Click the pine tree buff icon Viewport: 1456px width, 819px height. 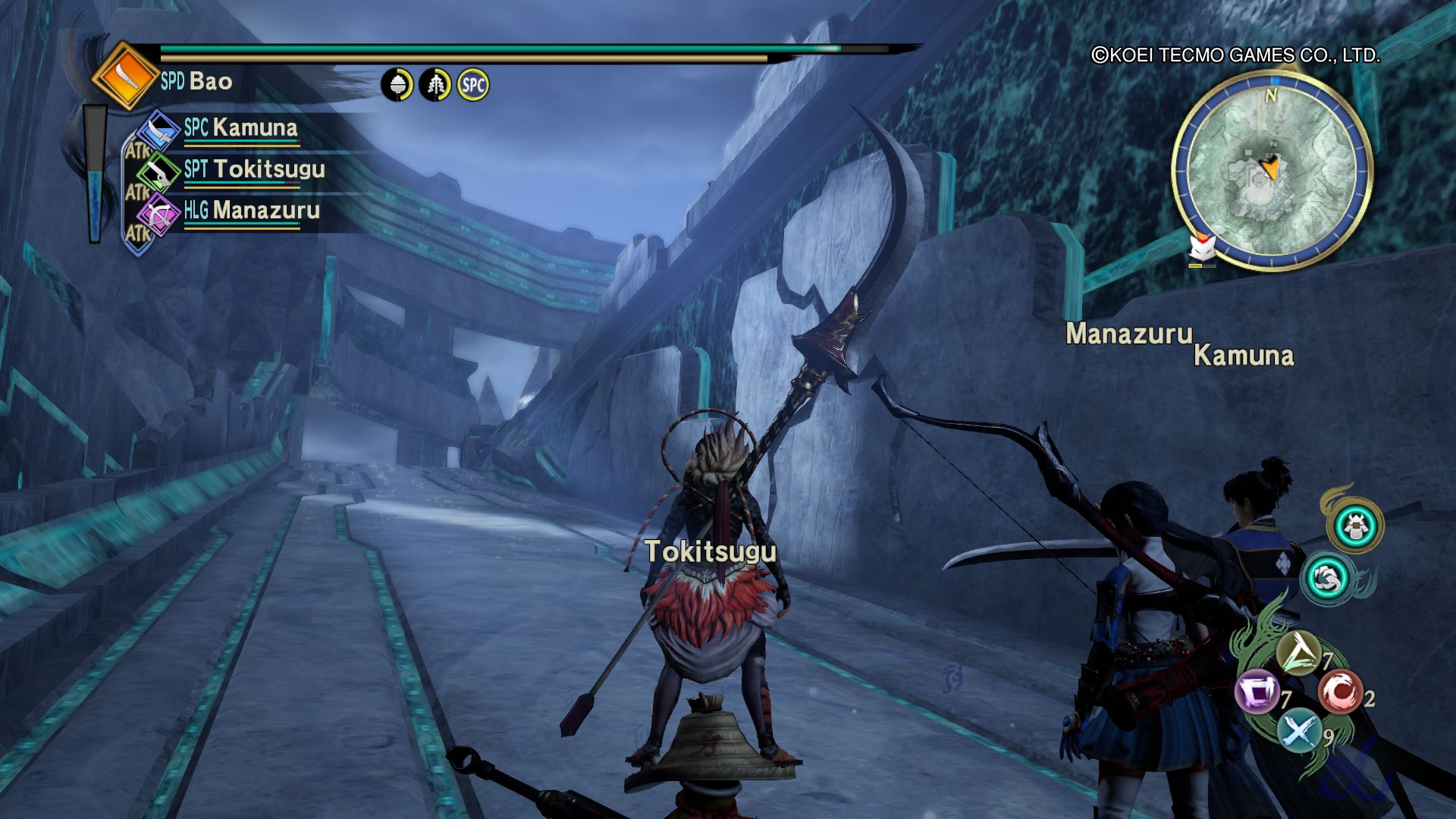point(435,85)
